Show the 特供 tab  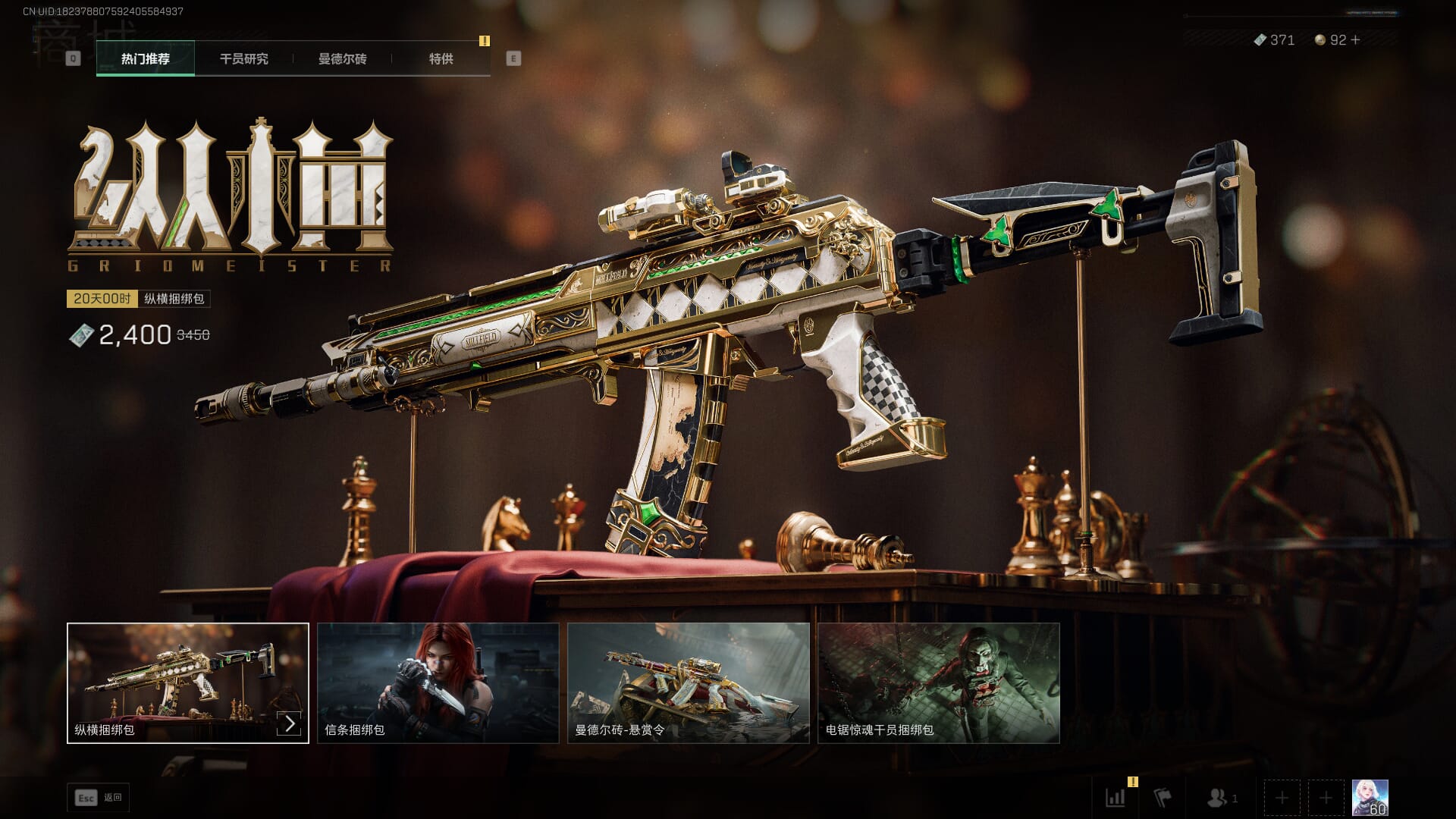[x=441, y=58]
